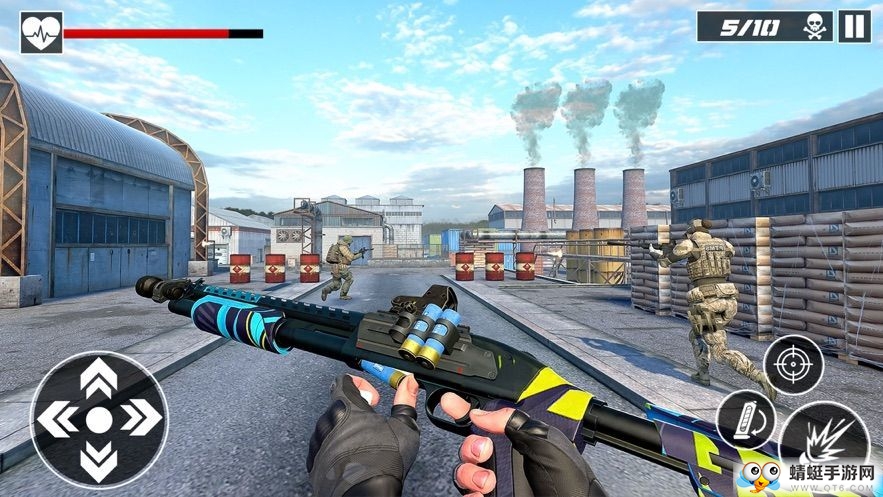Tap the crosshair aim button
The height and width of the screenshot is (497, 883).
793,366
